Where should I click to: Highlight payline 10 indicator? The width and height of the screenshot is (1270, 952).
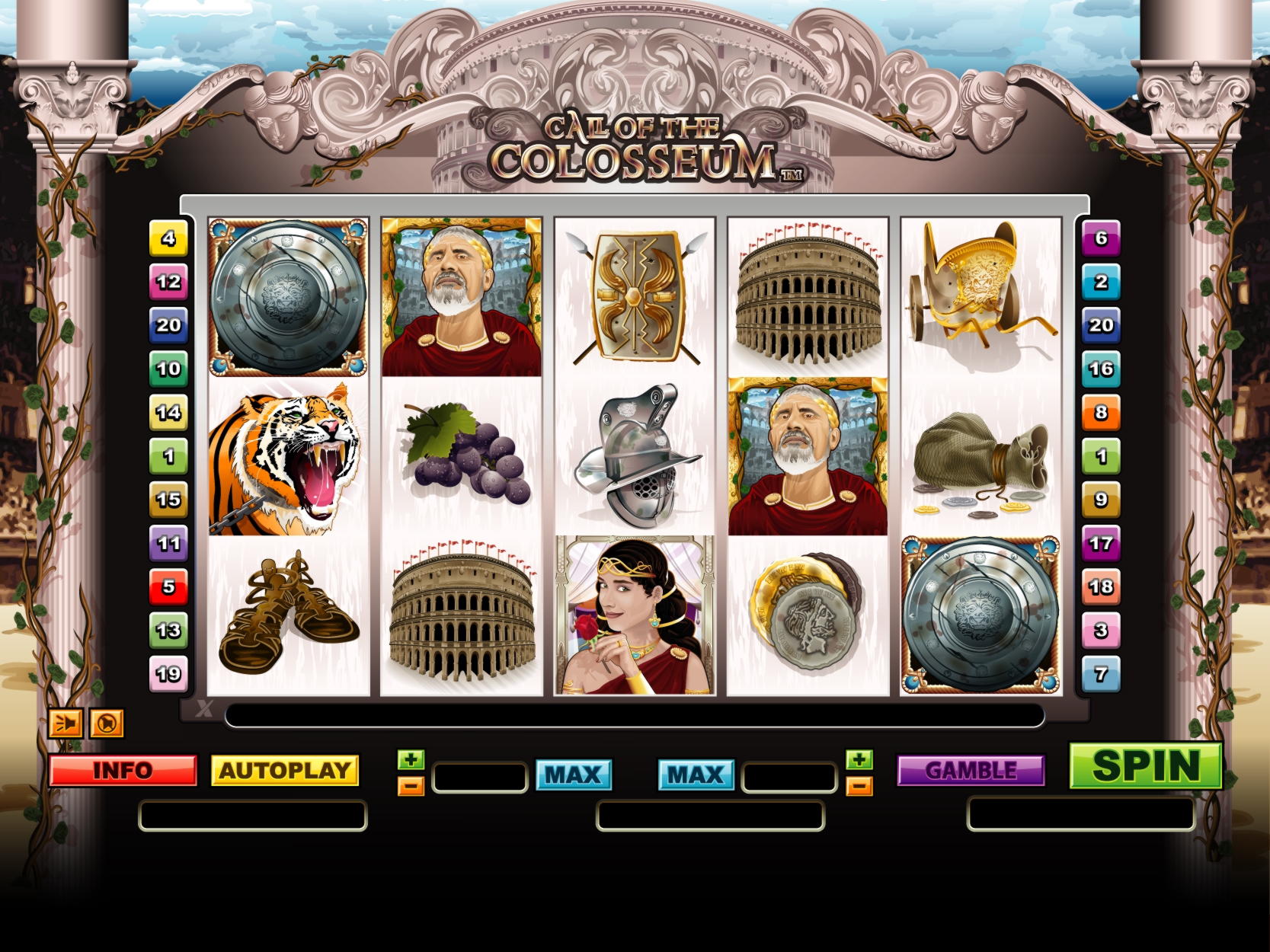tap(168, 369)
